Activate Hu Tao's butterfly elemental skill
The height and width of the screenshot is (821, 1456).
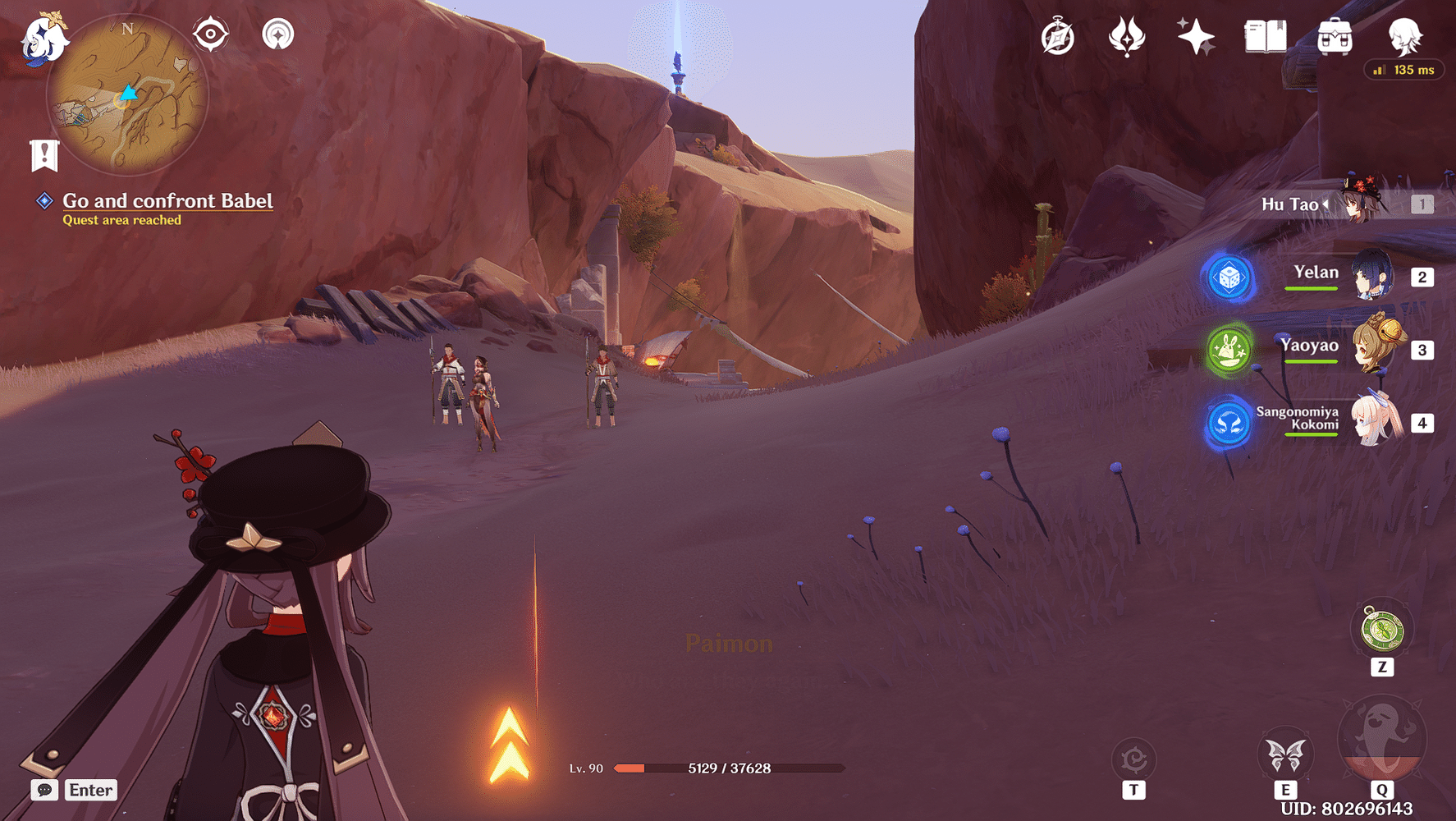1285,754
